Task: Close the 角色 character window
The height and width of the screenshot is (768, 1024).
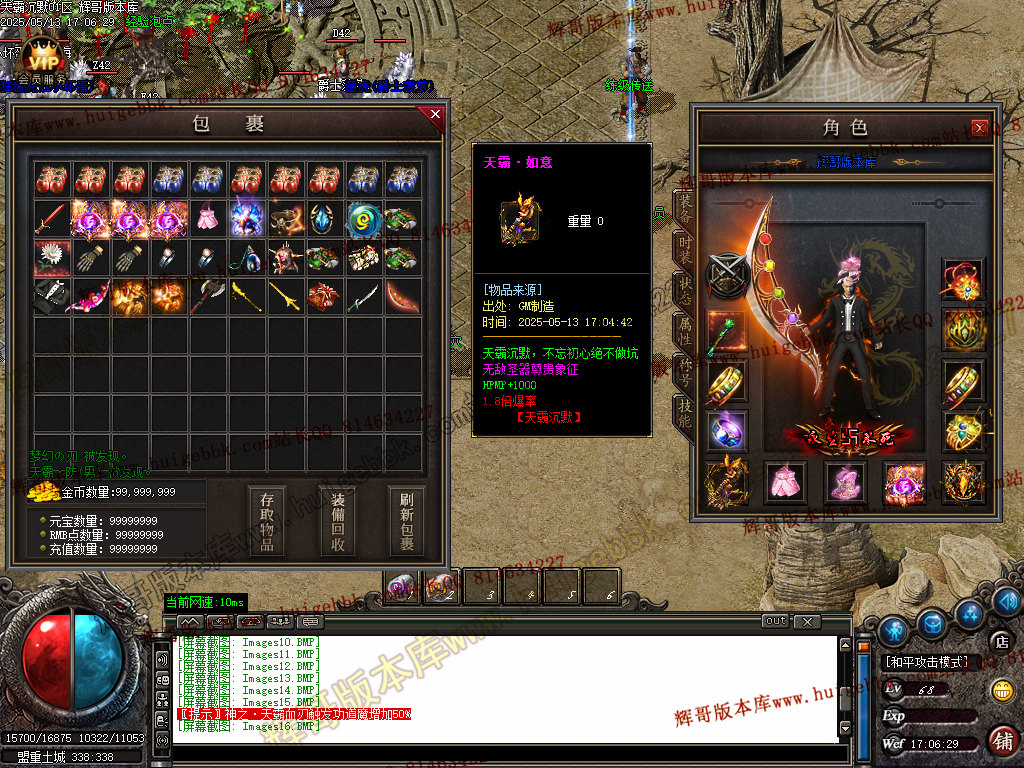Action: [x=980, y=127]
